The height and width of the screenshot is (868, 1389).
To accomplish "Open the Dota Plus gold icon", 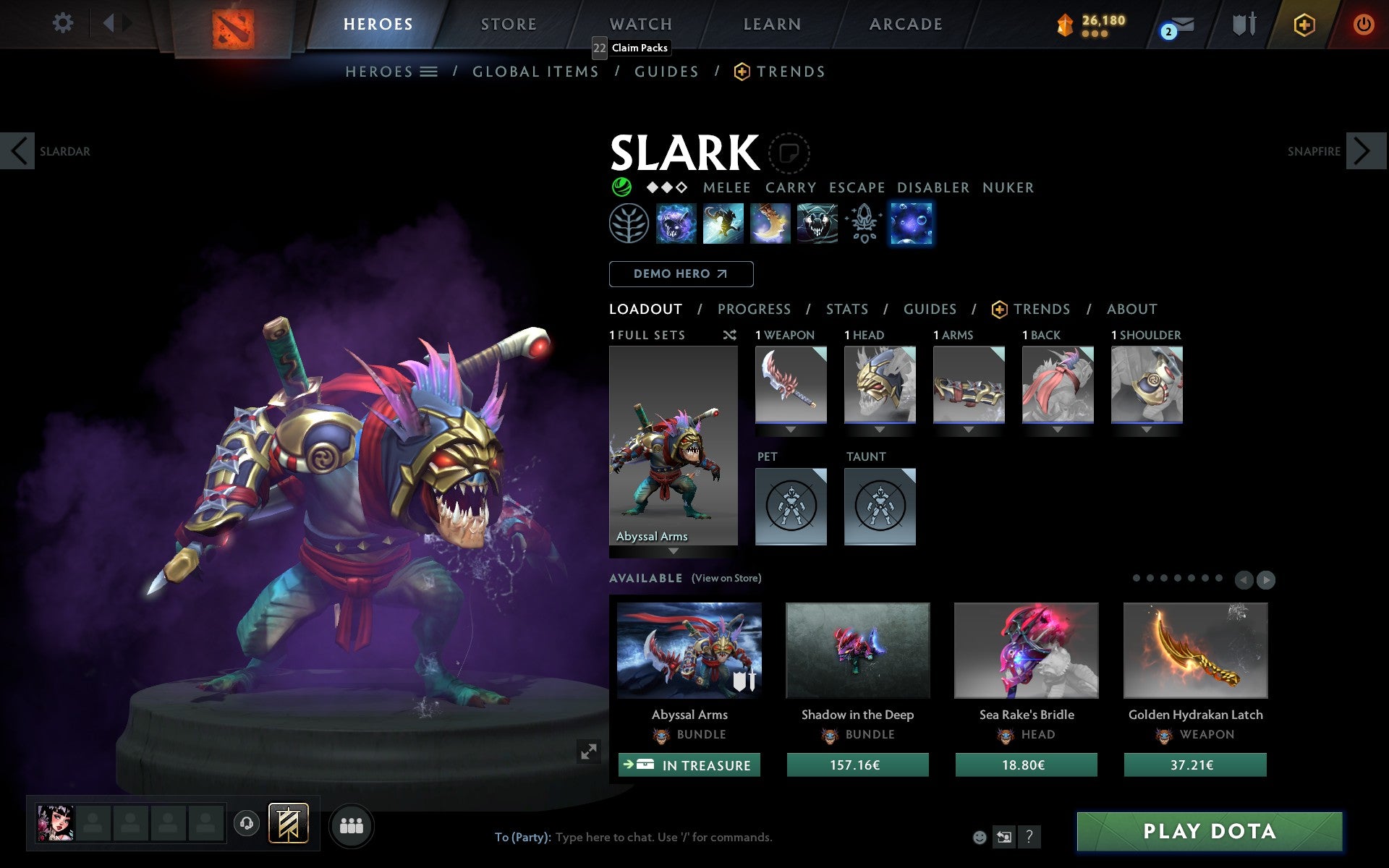I will pos(1303,23).
